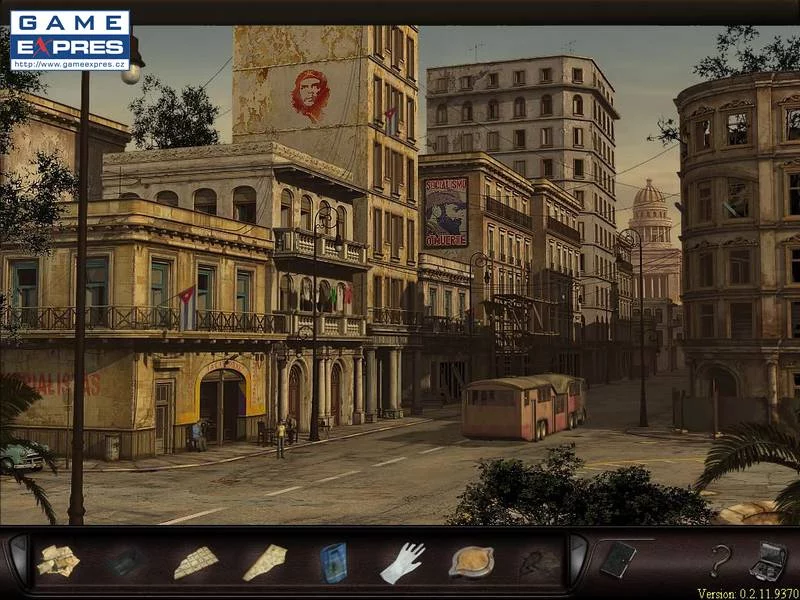Open the briefcase menu icon

point(768,560)
